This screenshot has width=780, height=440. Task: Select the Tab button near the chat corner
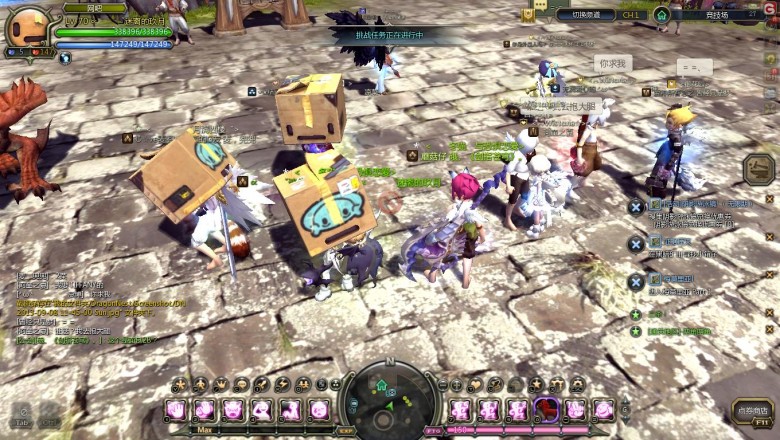[x=23, y=414]
